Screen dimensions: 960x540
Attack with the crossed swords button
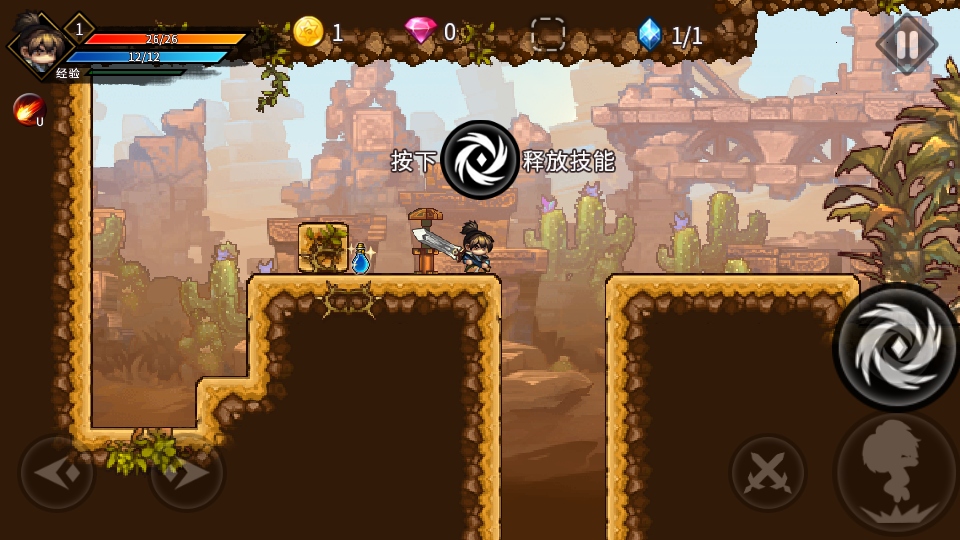[x=768, y=473]
